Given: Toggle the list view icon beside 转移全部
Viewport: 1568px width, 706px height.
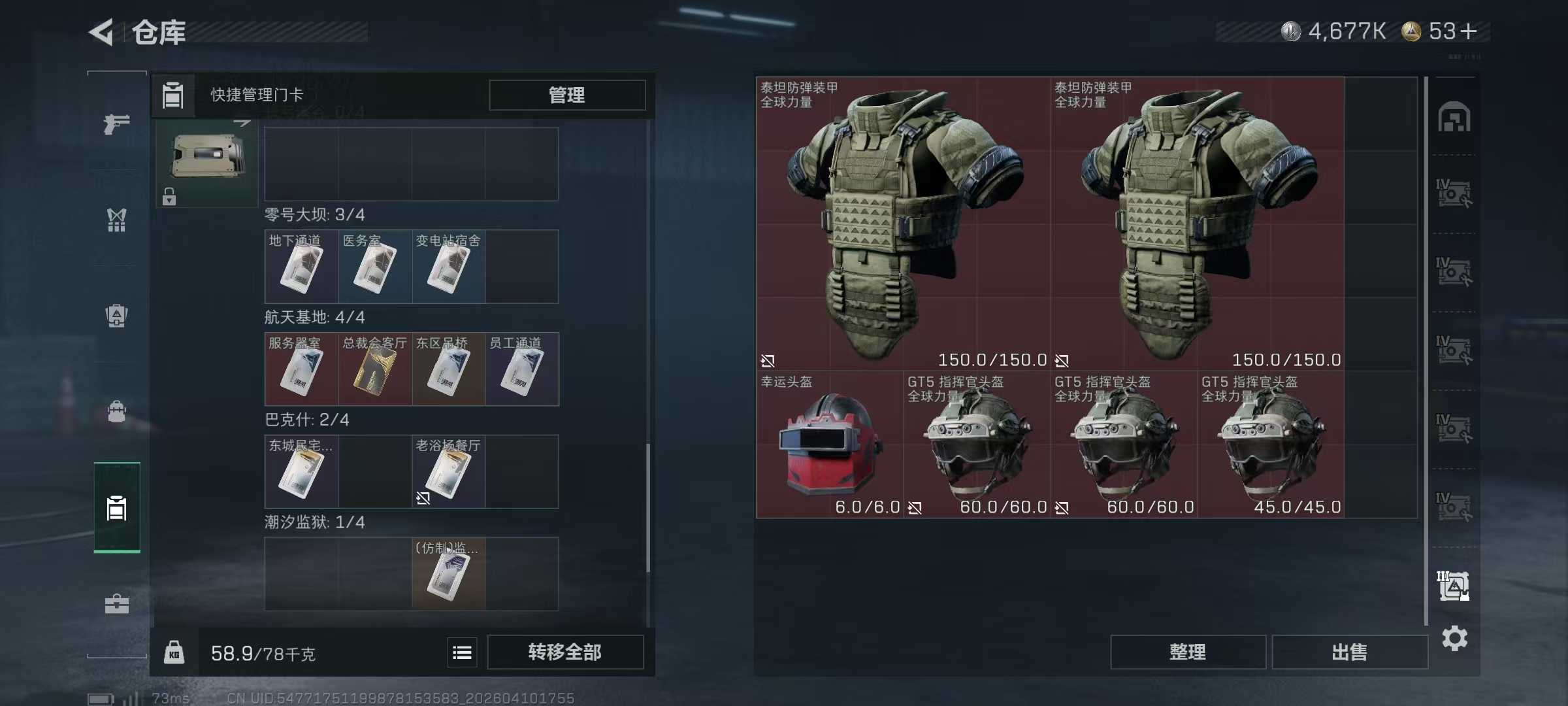Looking at the screenshot, I should point(462,652).
